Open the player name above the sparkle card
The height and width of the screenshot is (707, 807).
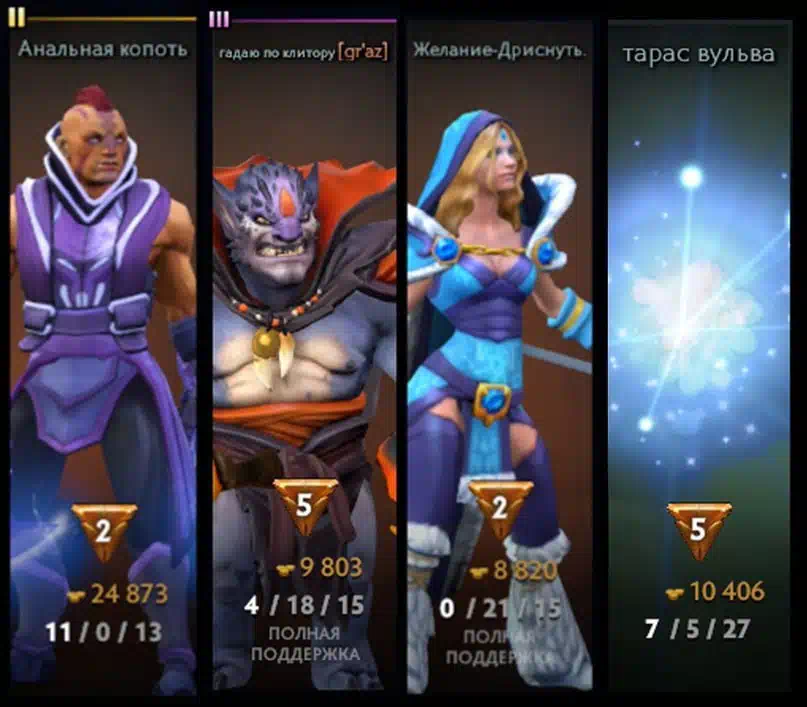[x=698, y=54]
